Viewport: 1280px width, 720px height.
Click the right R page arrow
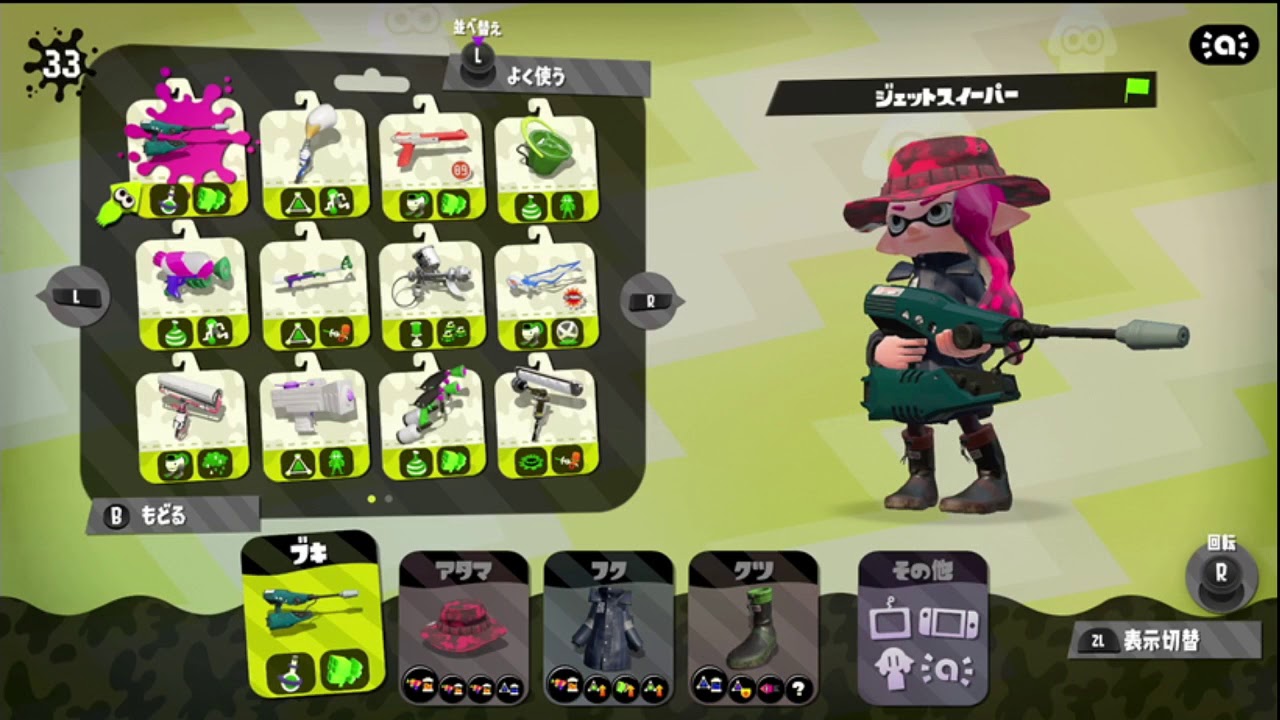(652, 300)
